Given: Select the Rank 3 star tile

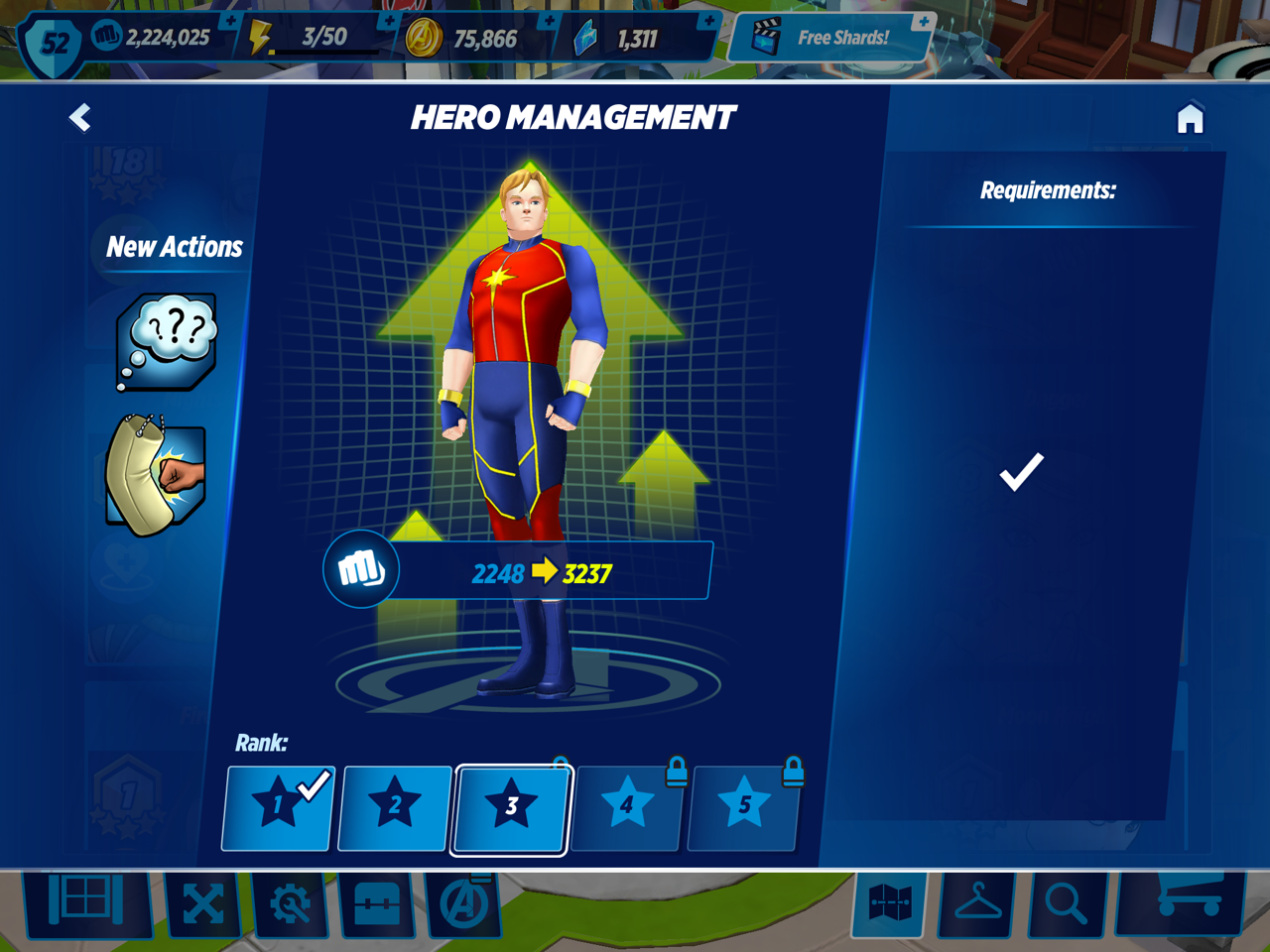Looking at the screenshot, I should click(x=510, y=807).
